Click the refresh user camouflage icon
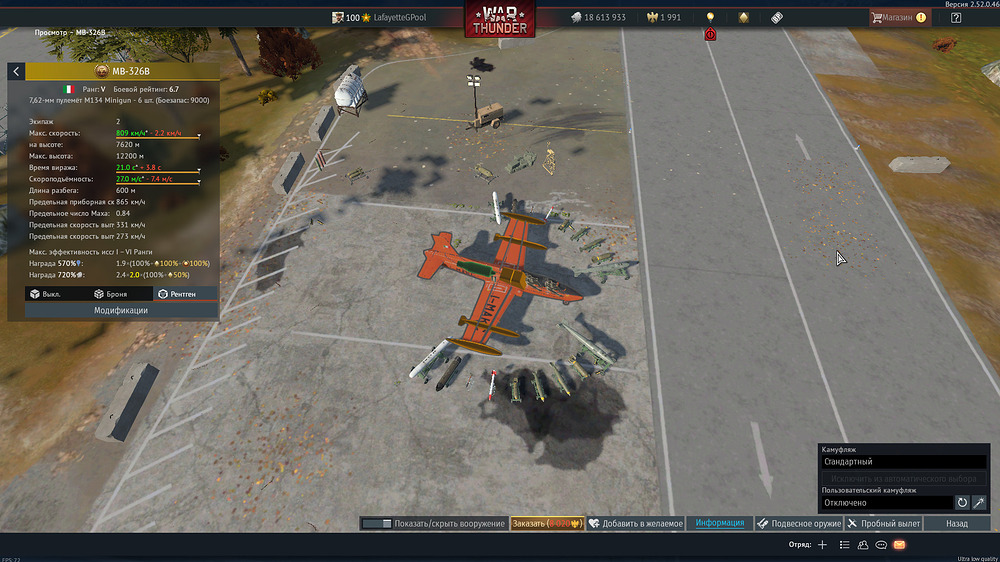 coord(962,502)
